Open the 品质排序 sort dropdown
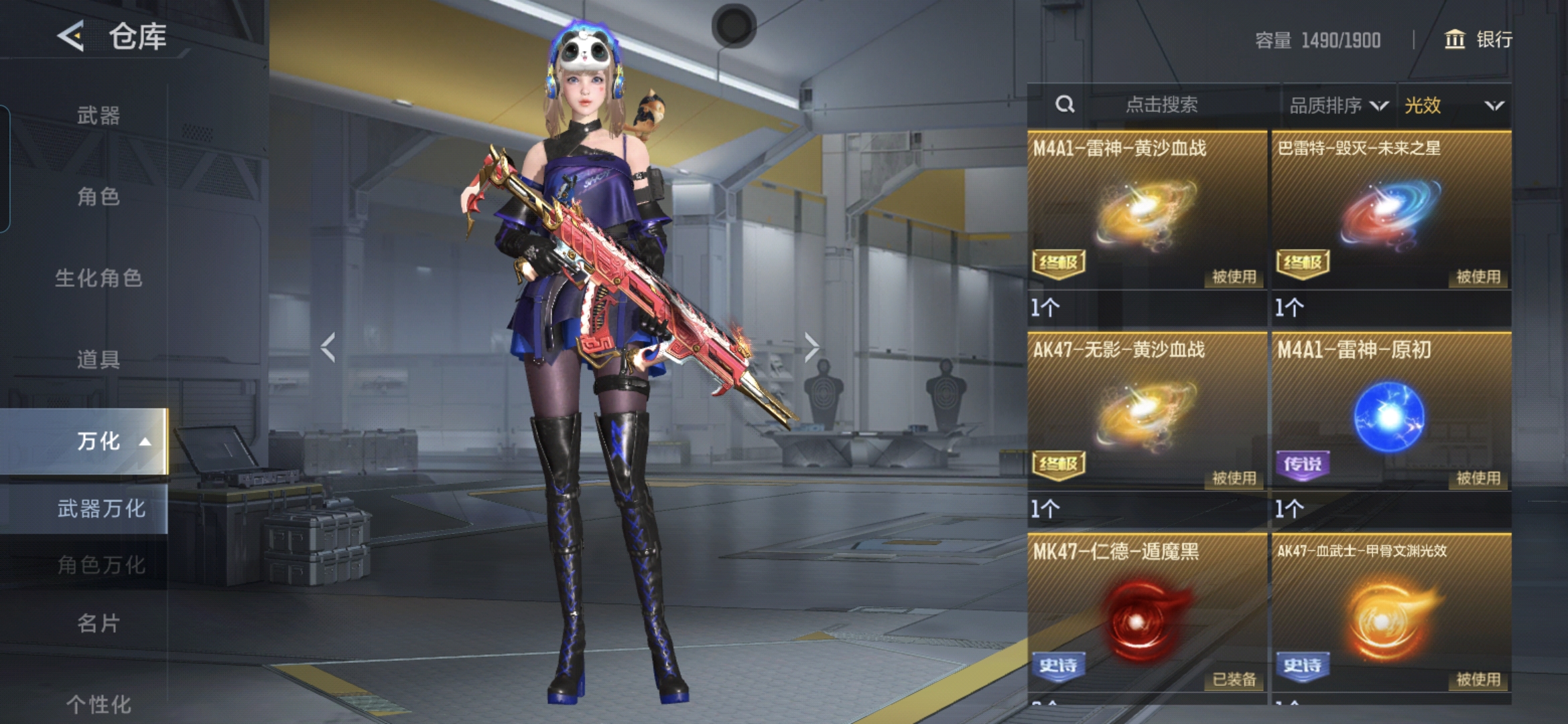Viewport: 1568px width, 724px height. (x=1338, y=105)
